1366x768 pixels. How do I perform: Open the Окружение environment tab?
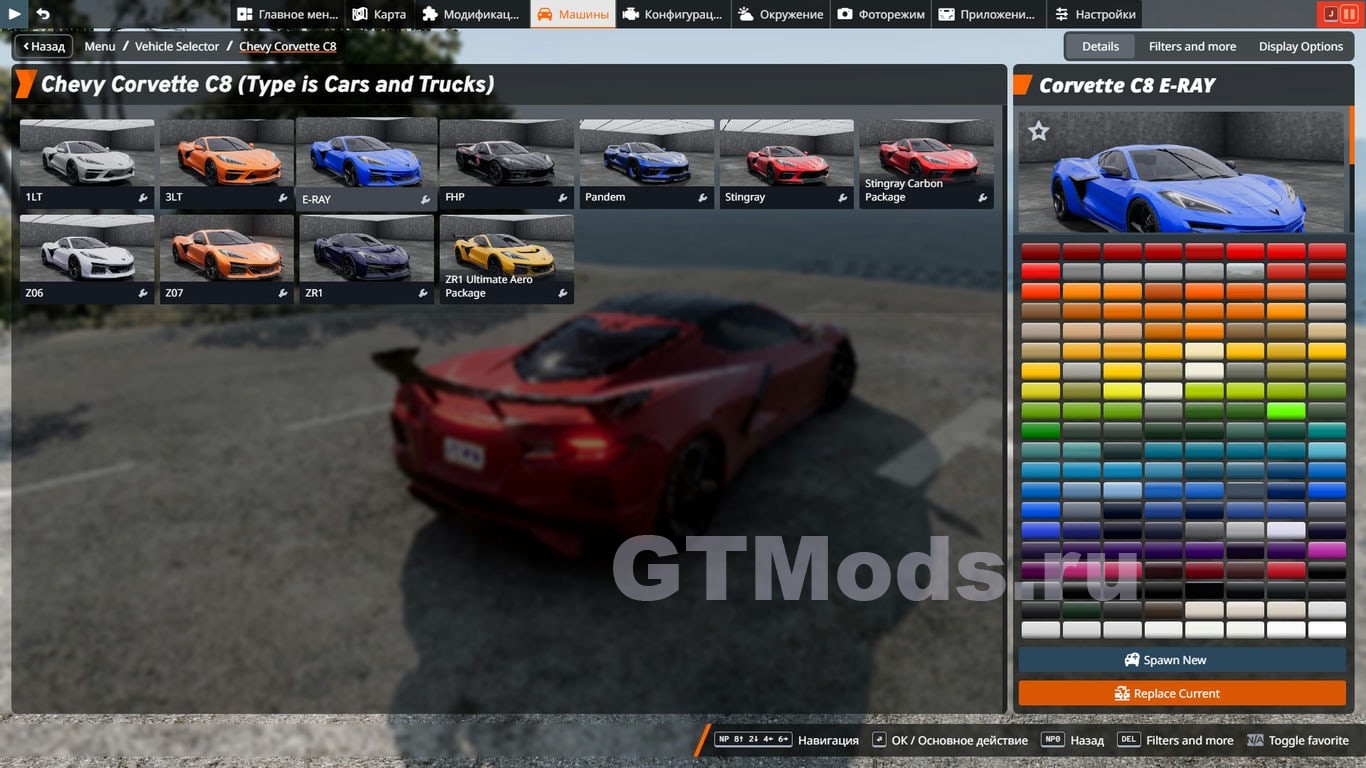pos(781,14)
